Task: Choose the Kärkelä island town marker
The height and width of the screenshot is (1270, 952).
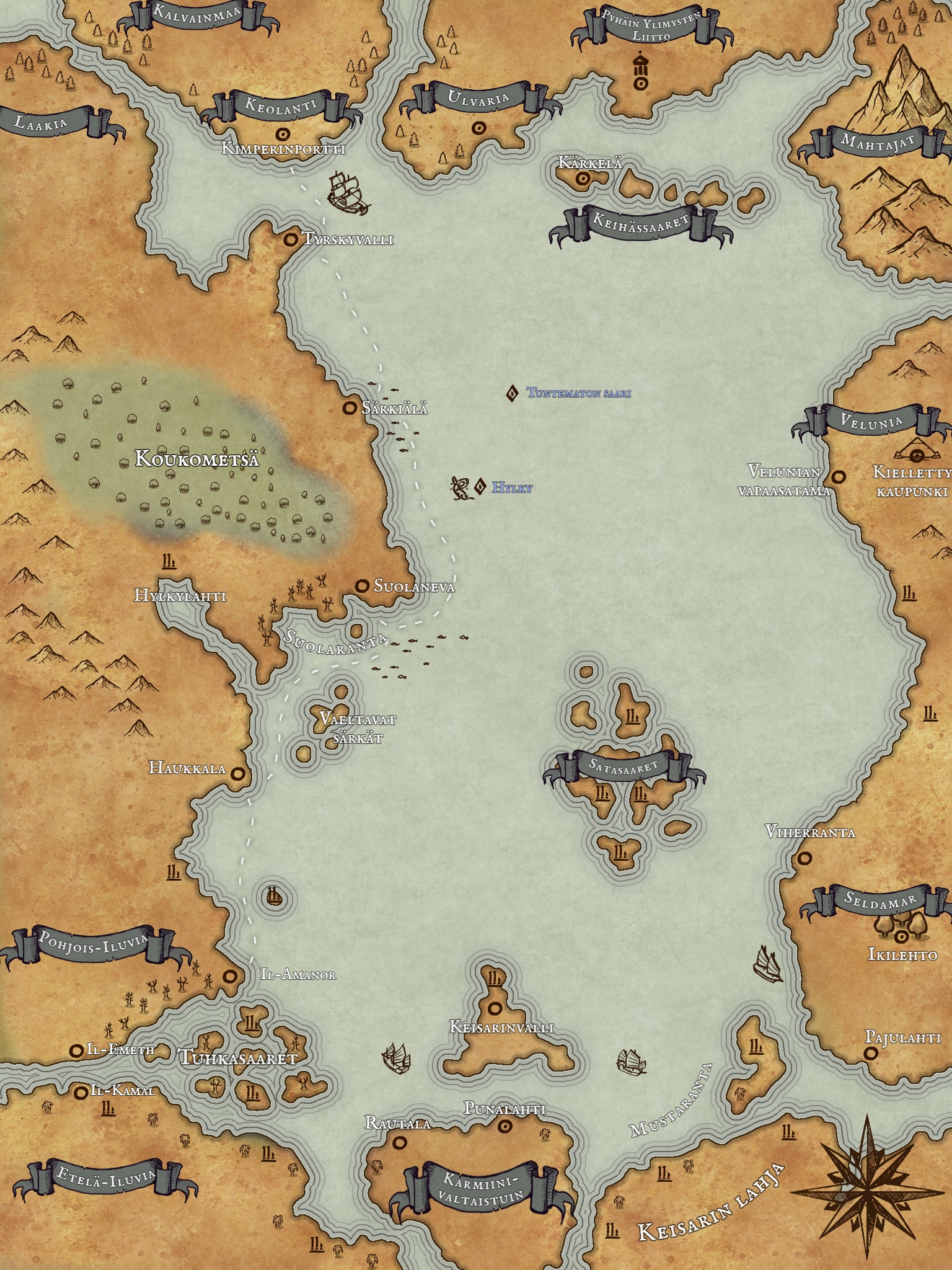Action: tap(582, 179)
